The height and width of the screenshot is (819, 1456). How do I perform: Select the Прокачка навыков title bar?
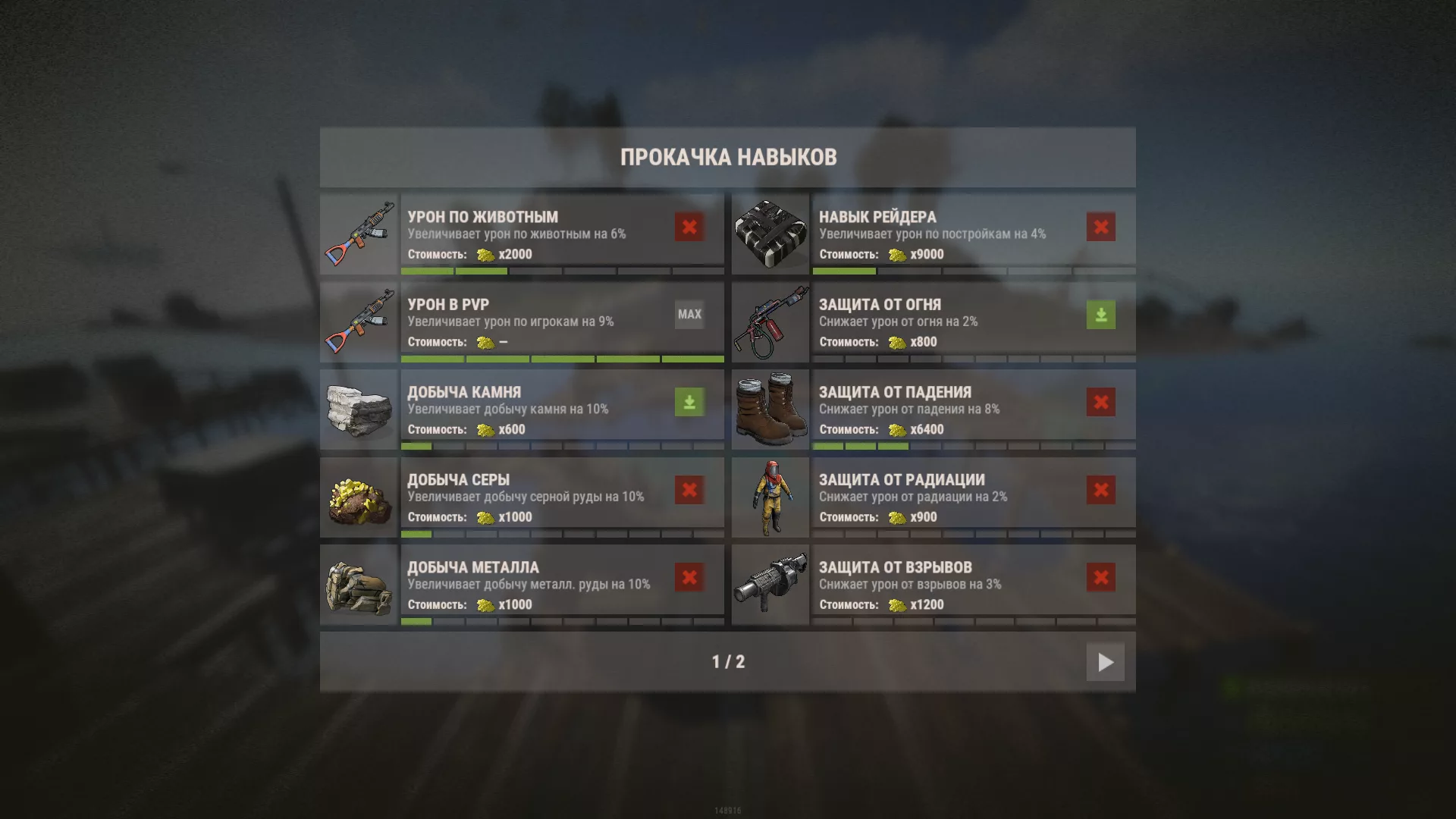(728, 157)
